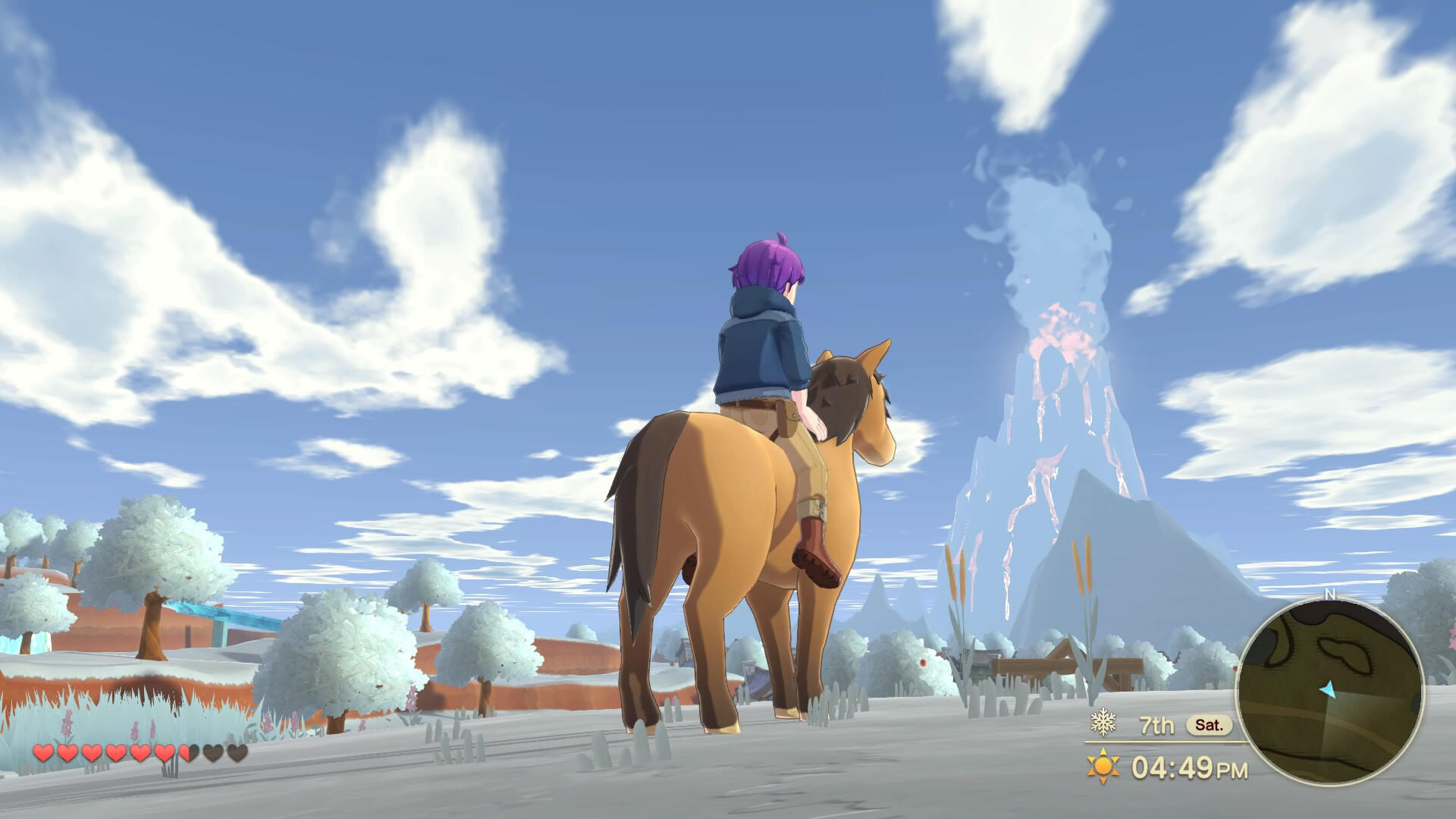1456x819 pixels.
Task: Select the sun weather icon
Action: (x=1103, y=767)
